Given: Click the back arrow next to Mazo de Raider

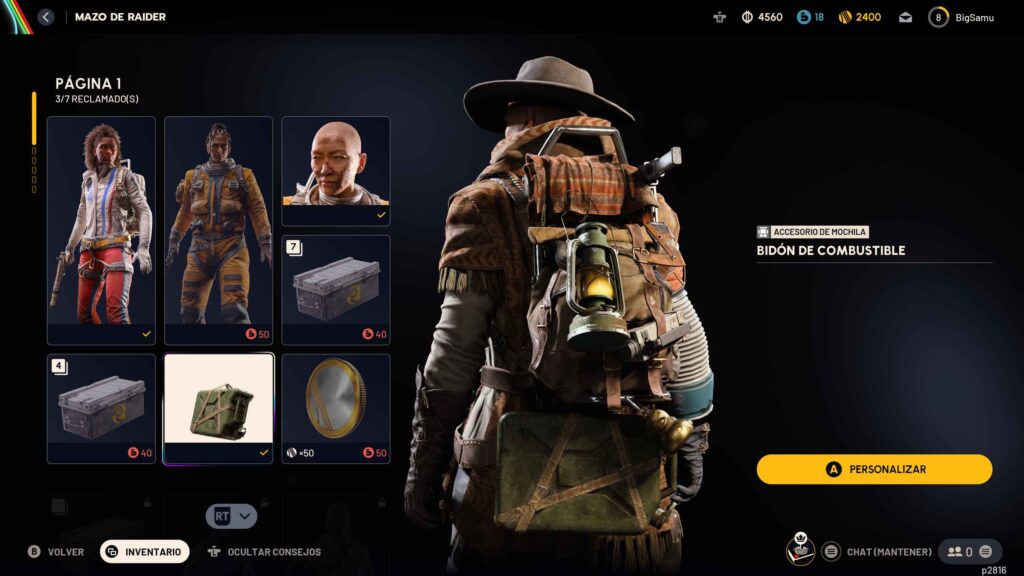Looking at the screenshot, I should (45, 17).
